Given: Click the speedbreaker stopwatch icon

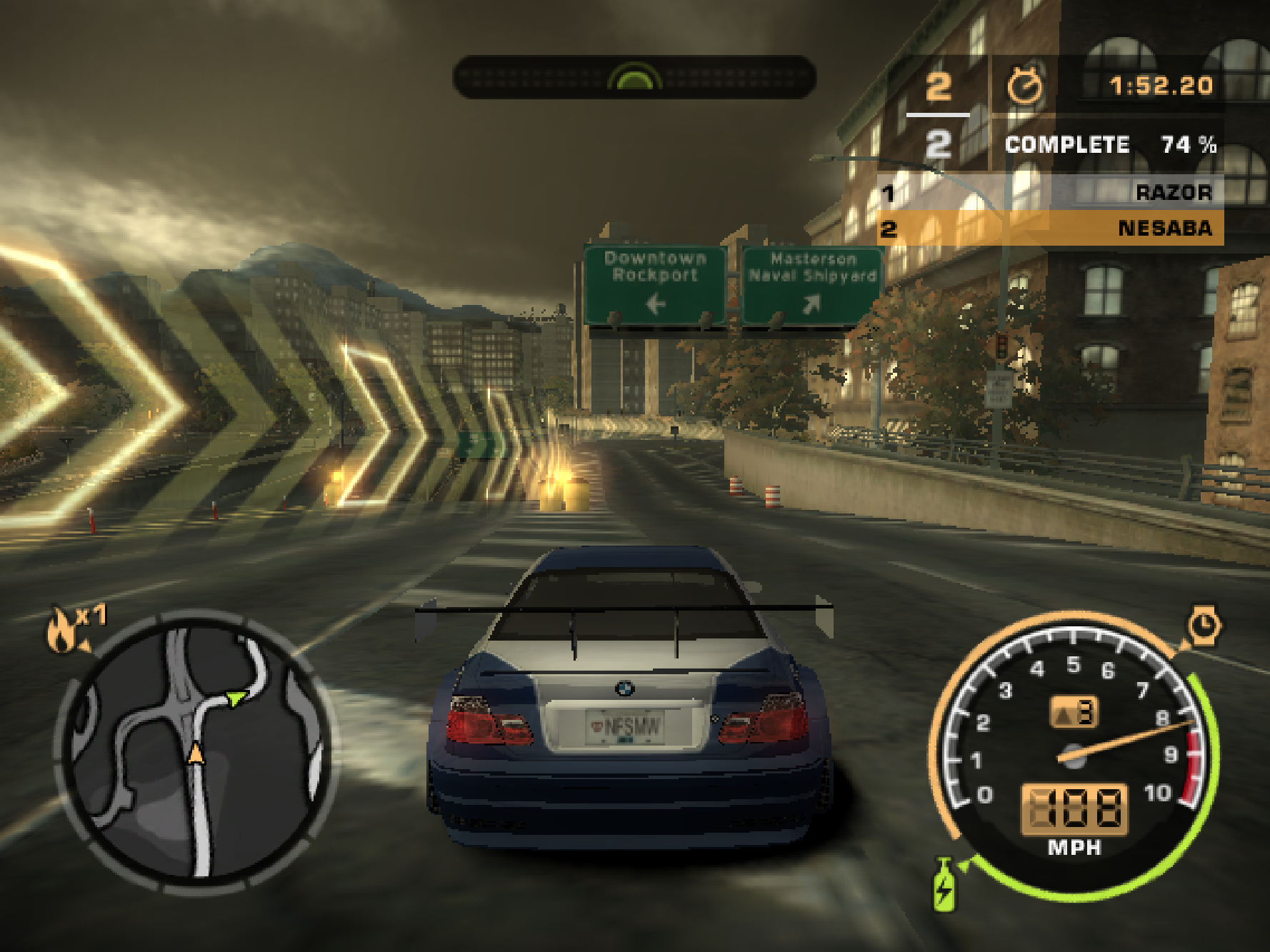Looking at the screenshot, I should click(1204, 626).
